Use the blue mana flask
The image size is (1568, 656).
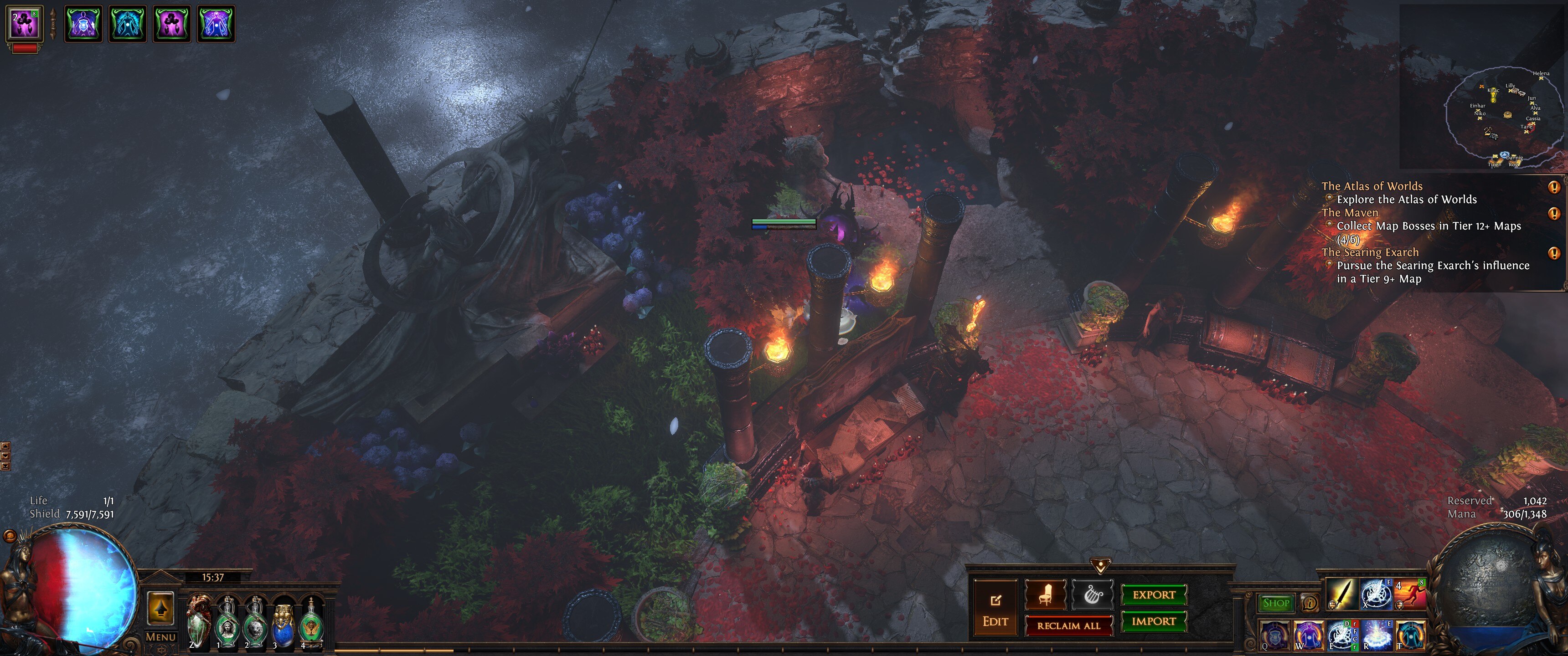coord(283,625)
